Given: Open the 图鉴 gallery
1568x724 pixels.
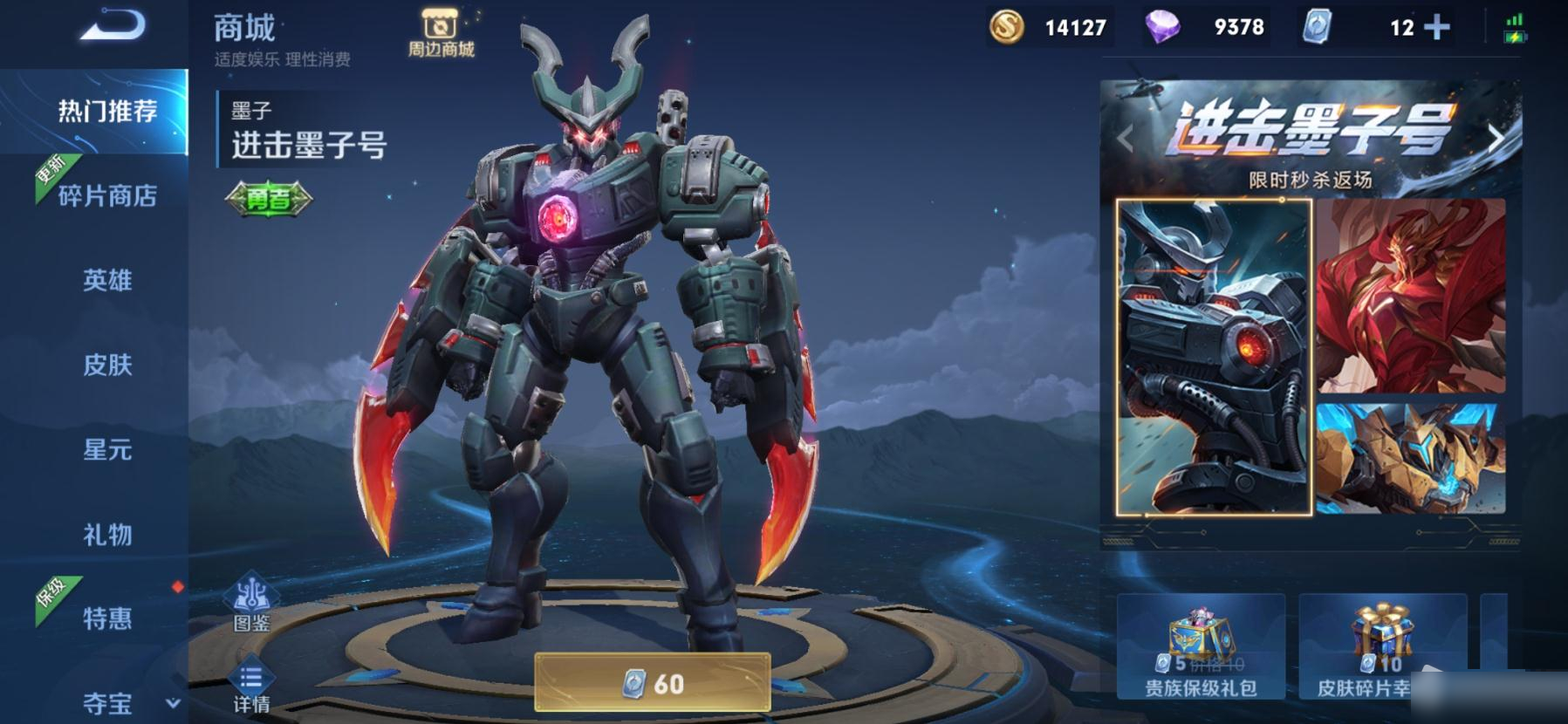Looking at the screenshot, I should (x=251, y=604).
